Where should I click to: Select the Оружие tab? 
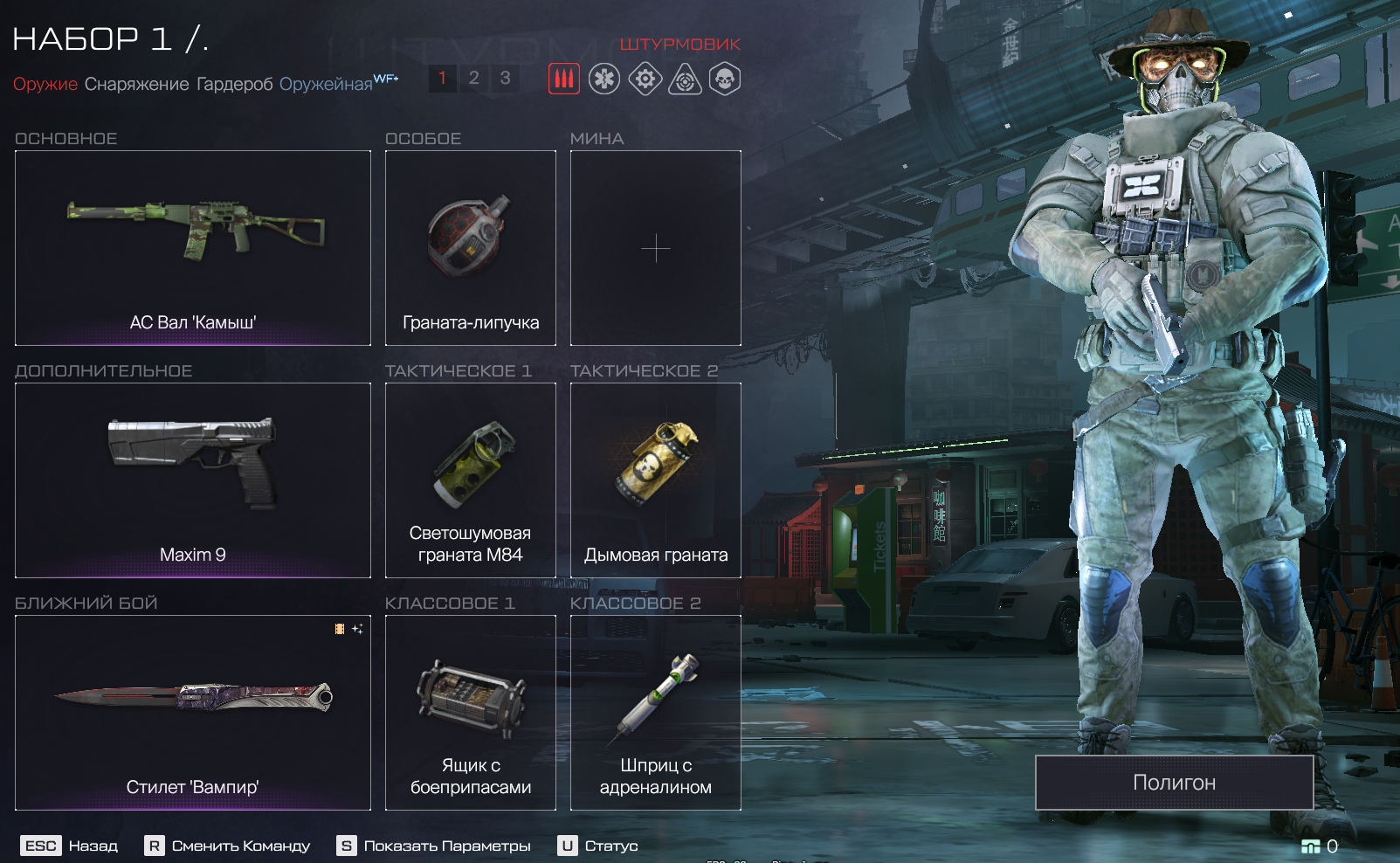pyautogui.click(x=45, y=84)
